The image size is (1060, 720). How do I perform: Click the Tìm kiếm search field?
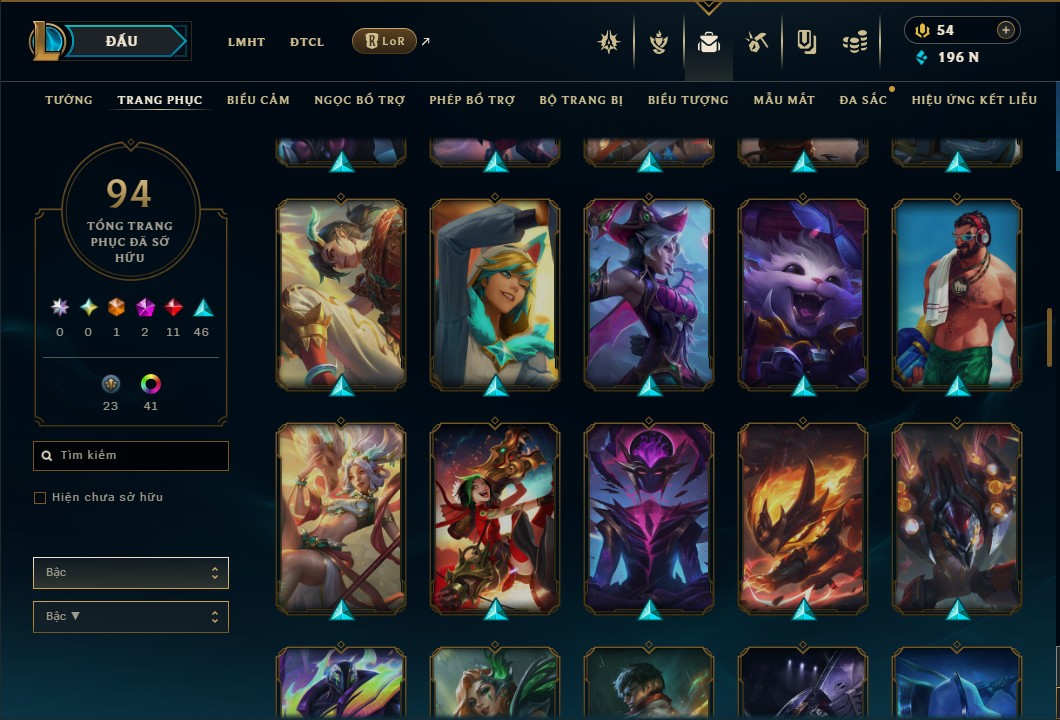[131, 456]
